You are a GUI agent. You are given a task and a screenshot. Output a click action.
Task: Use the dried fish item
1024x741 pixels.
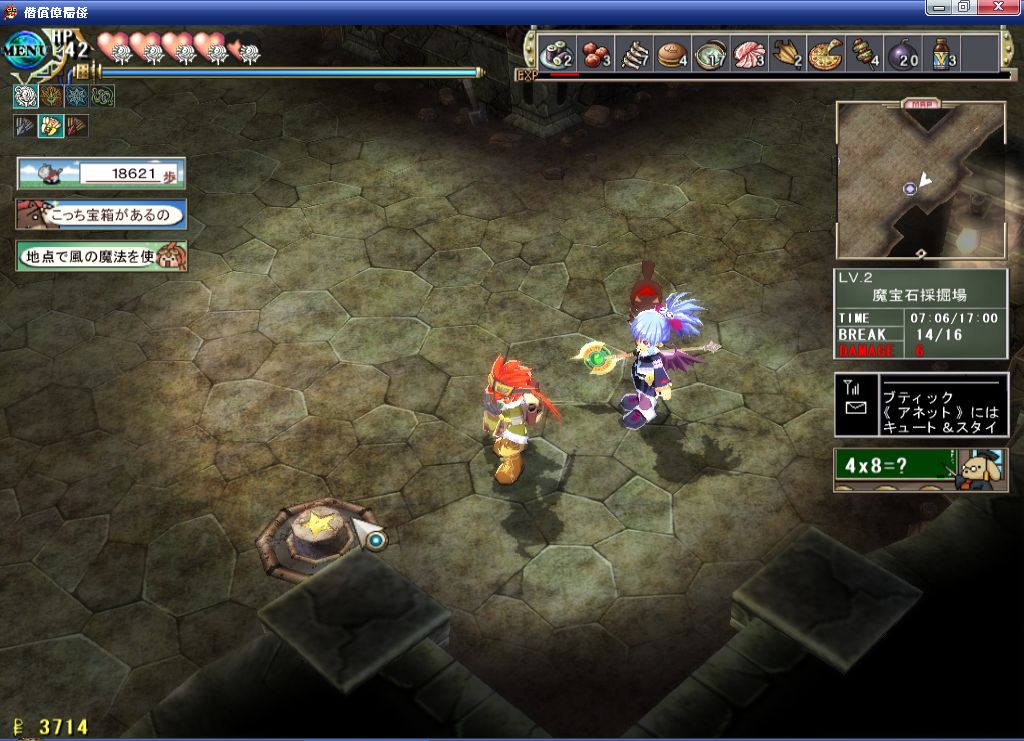pos(634,53)
